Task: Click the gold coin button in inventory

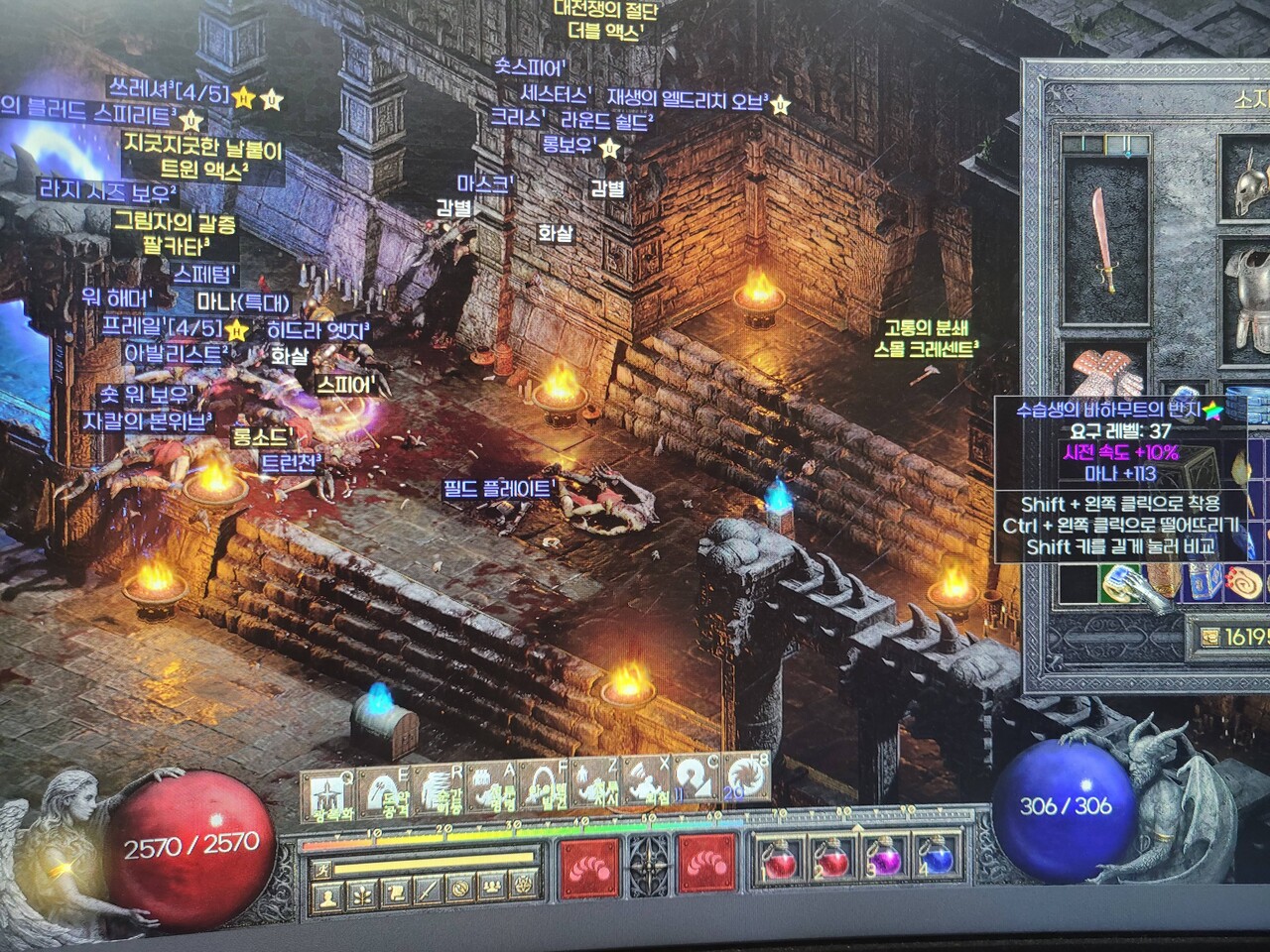Action: coord(1210,638)
